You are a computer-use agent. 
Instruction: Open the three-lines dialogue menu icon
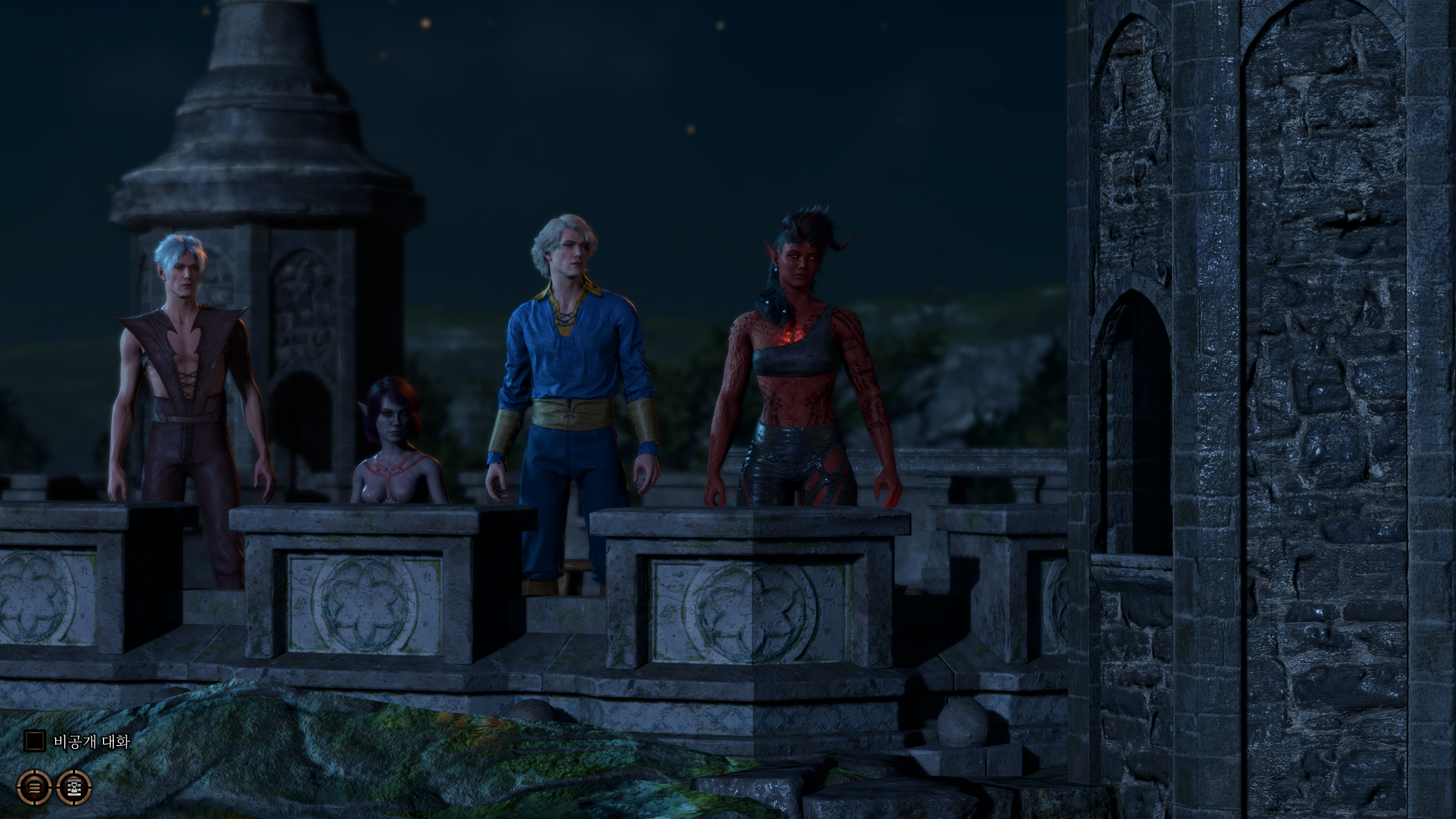[x=34, y=787]
